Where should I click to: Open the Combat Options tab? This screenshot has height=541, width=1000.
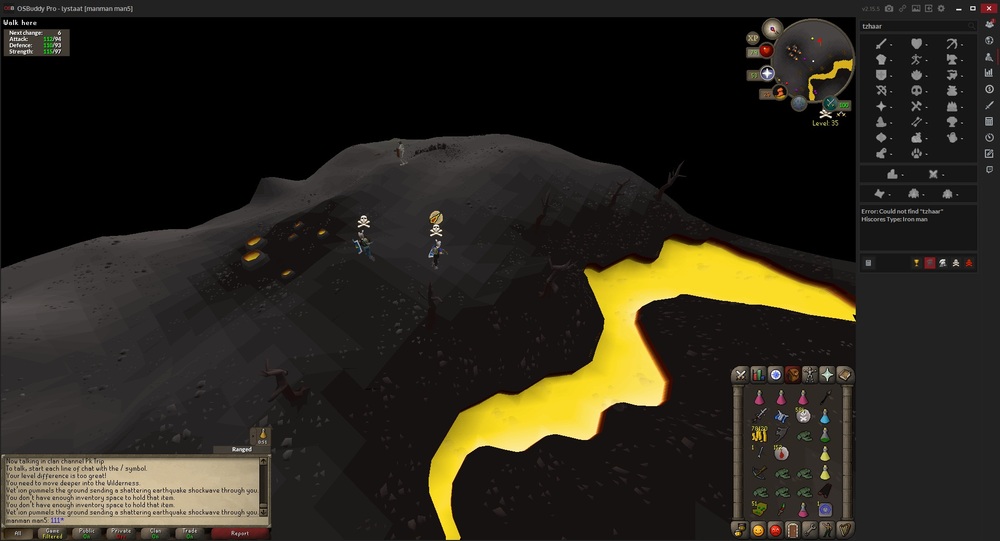(740, 374)
